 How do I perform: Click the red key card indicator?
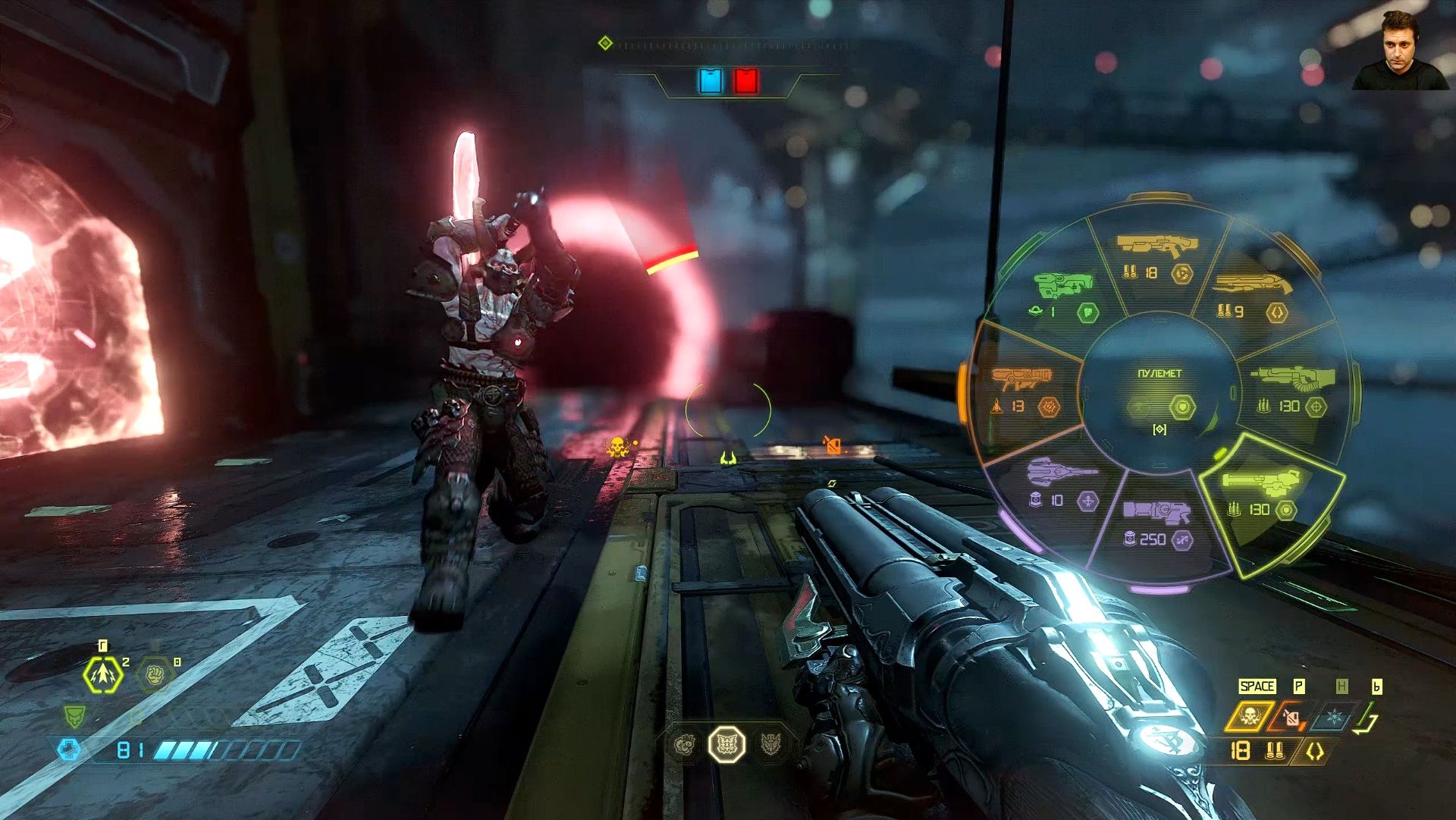[x=745, y=81]
